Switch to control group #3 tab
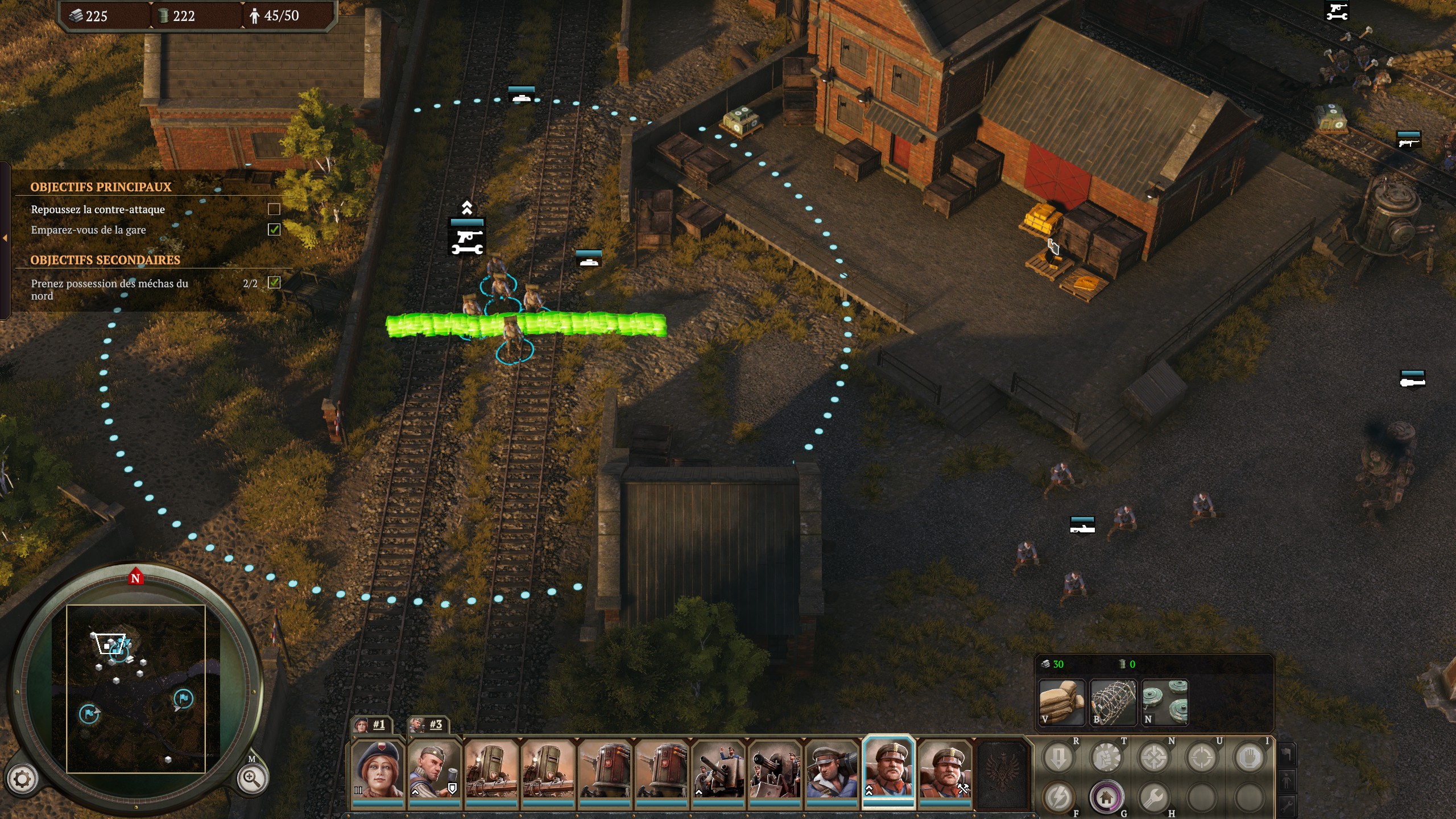The image size is (1456, 819). click(428, 725)
